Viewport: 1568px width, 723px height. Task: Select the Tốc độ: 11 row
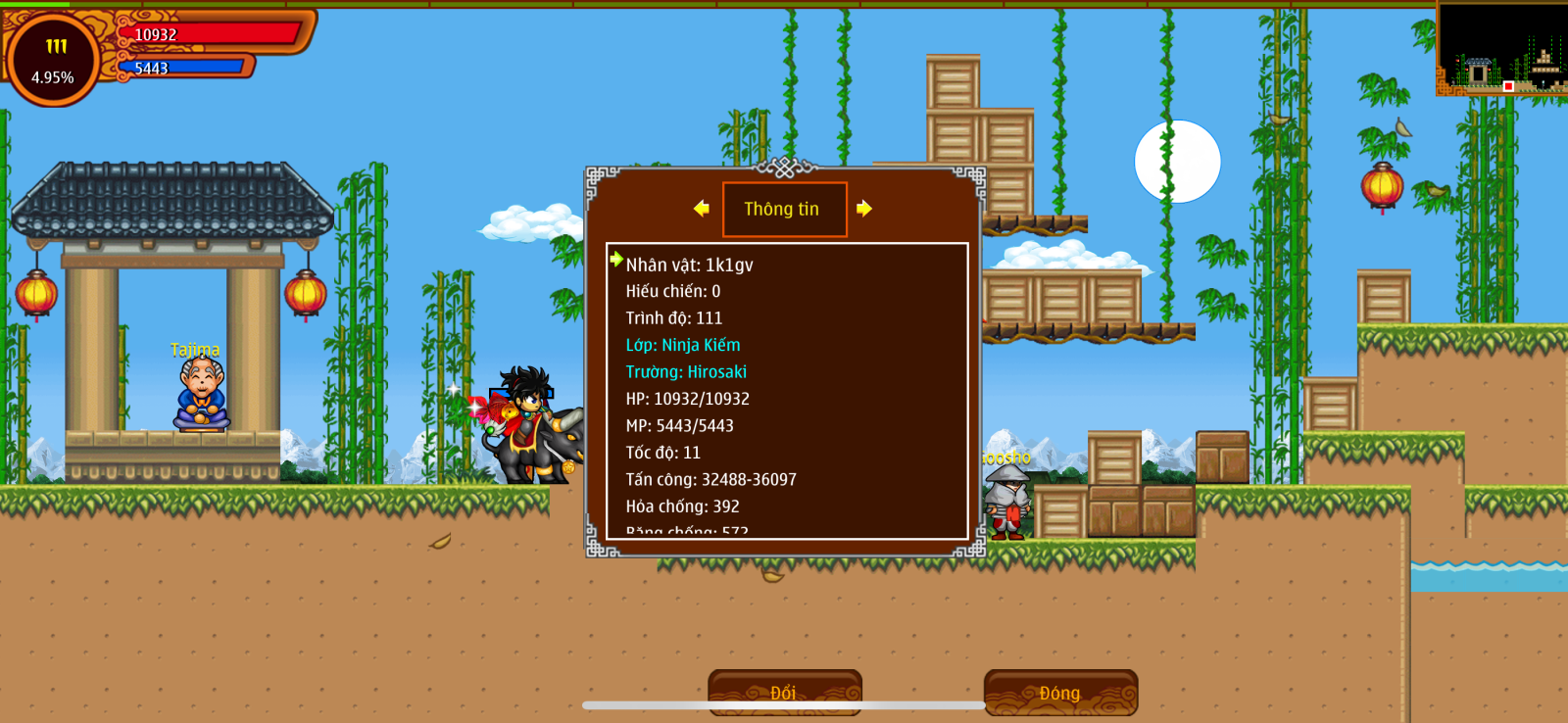tap(663, 453)
